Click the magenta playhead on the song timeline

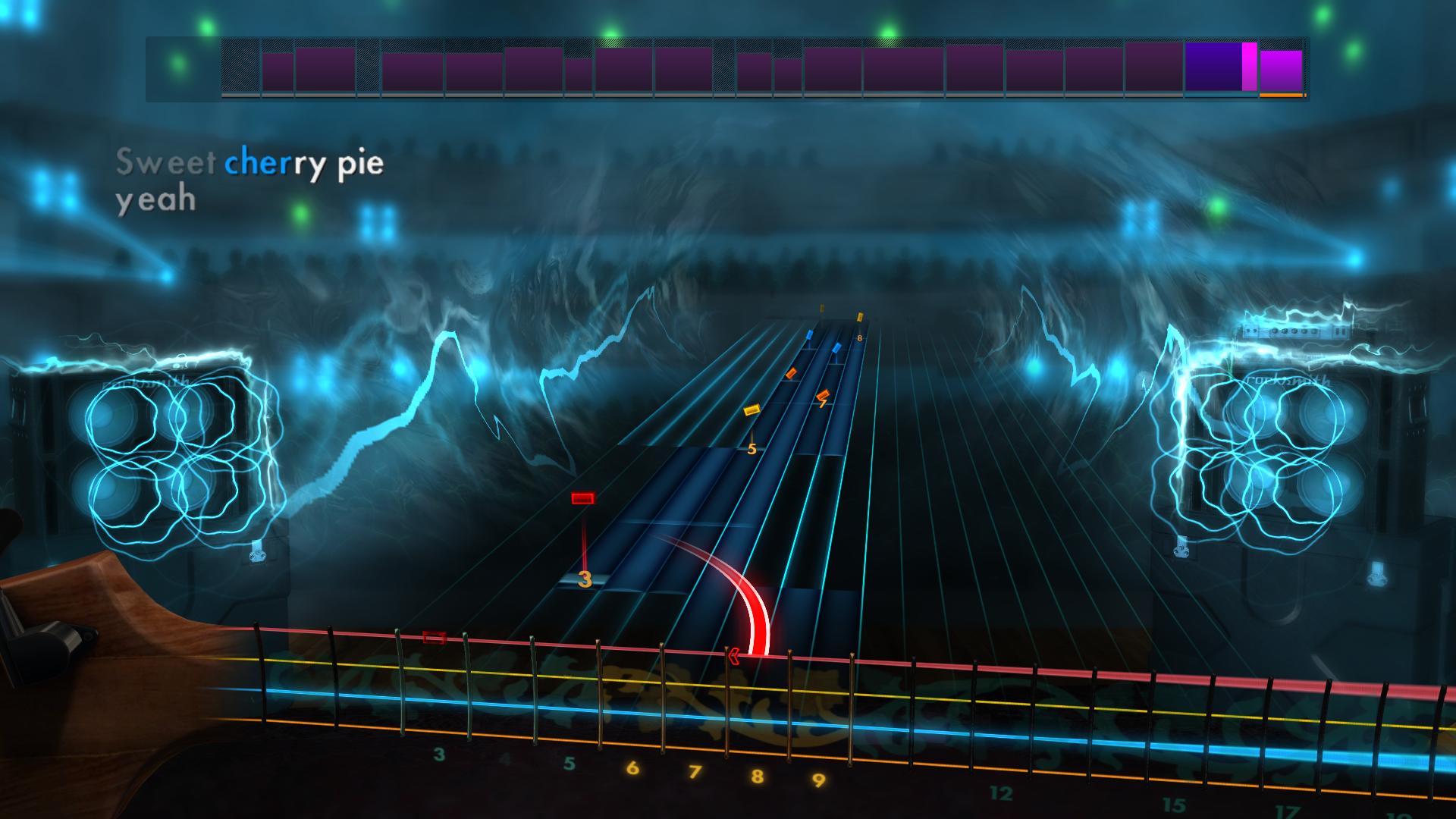pyautogui.click(x=1249, y=65)
